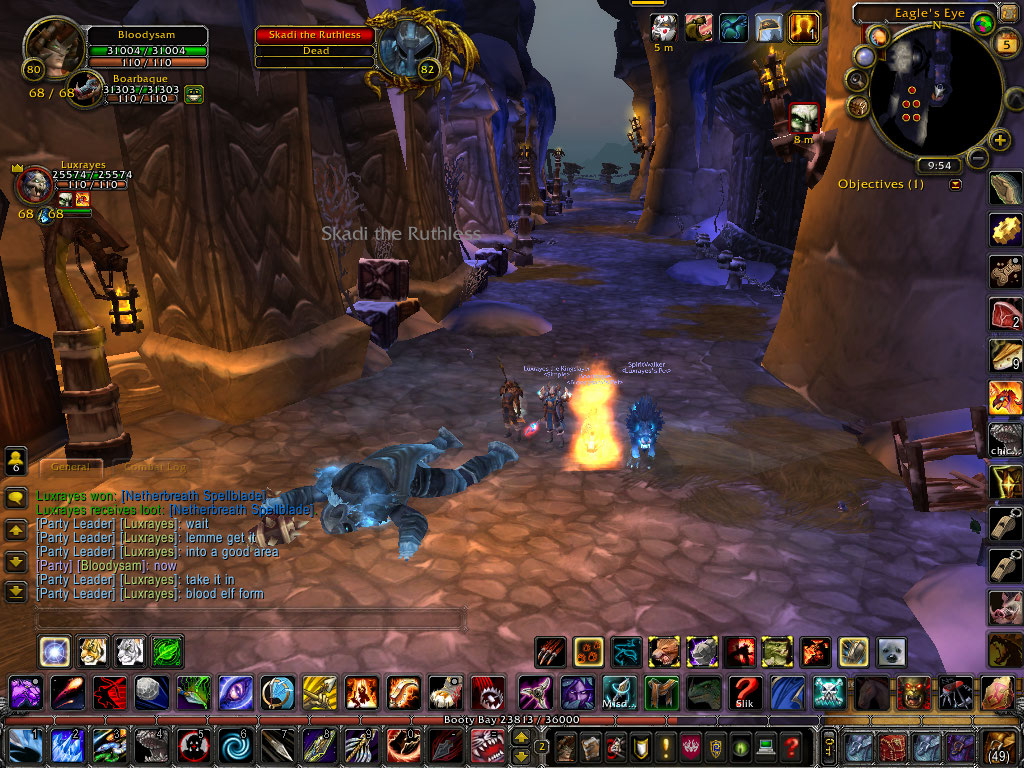The width and height of the screenshot is (1024, 768).
Task: Open the red question mark help button
Action: [791, 747]
